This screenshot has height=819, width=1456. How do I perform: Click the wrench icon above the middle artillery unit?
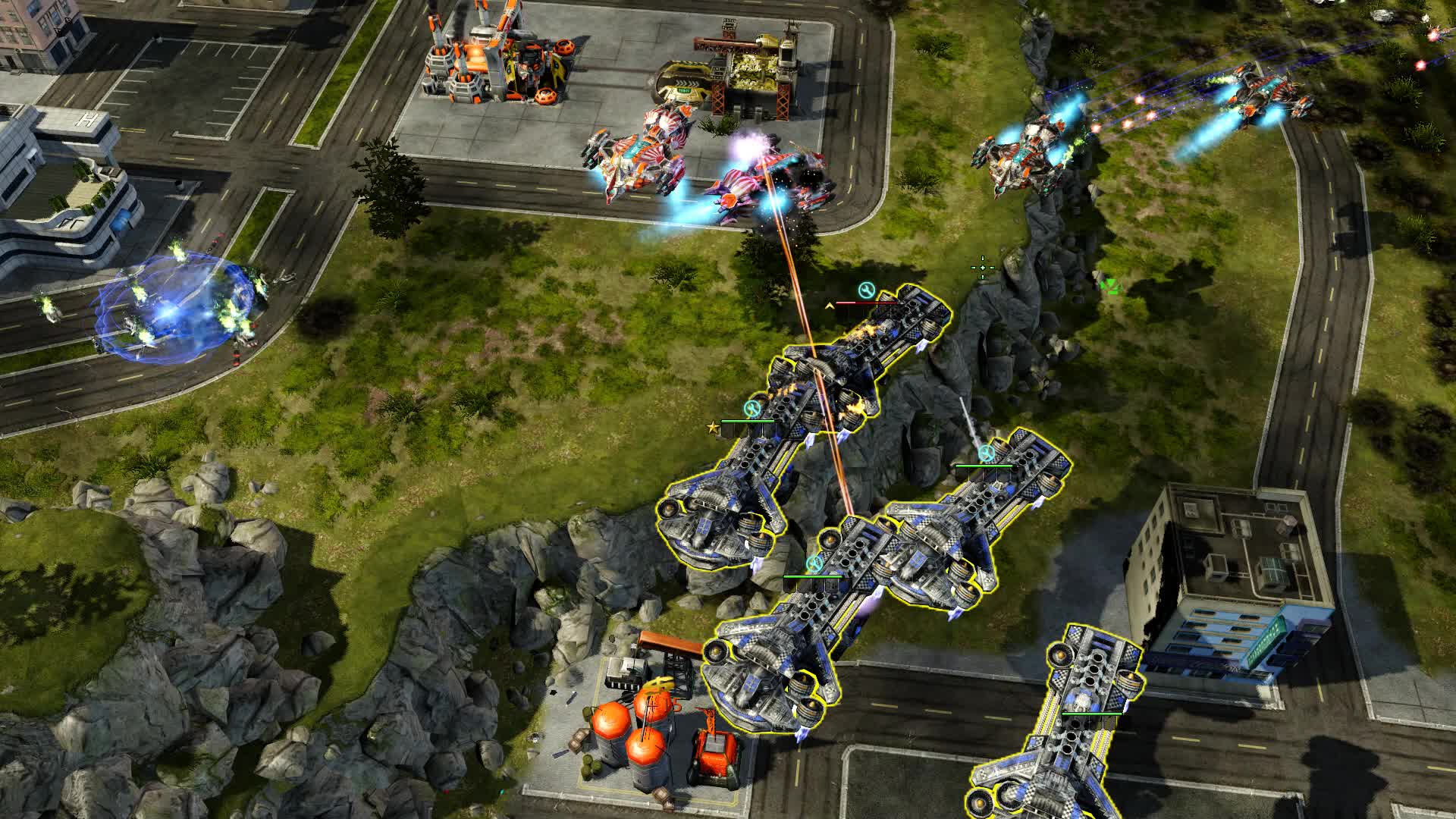tap(814, 563)
